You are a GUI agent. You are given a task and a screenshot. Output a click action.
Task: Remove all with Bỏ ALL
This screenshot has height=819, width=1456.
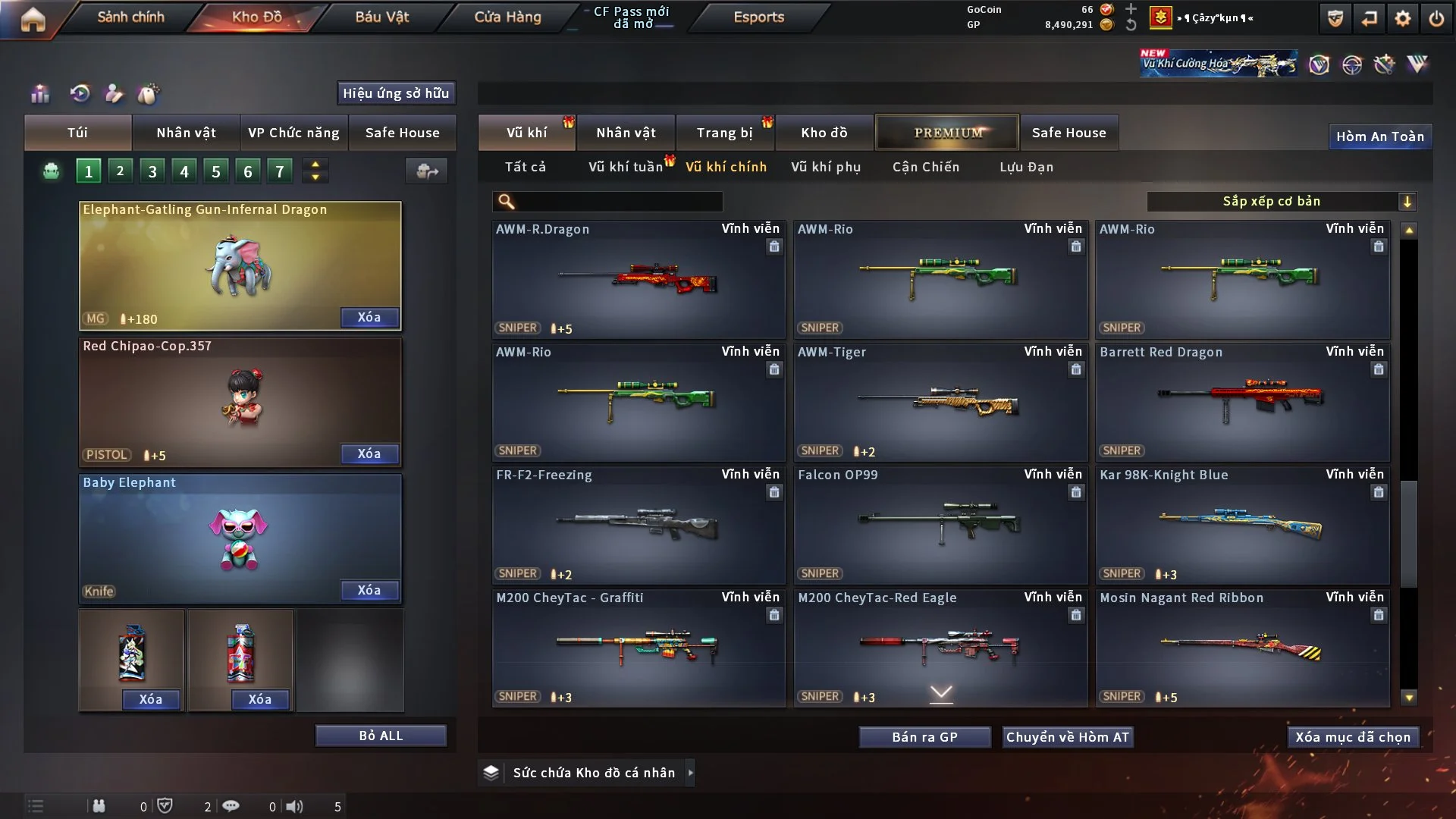381,736
